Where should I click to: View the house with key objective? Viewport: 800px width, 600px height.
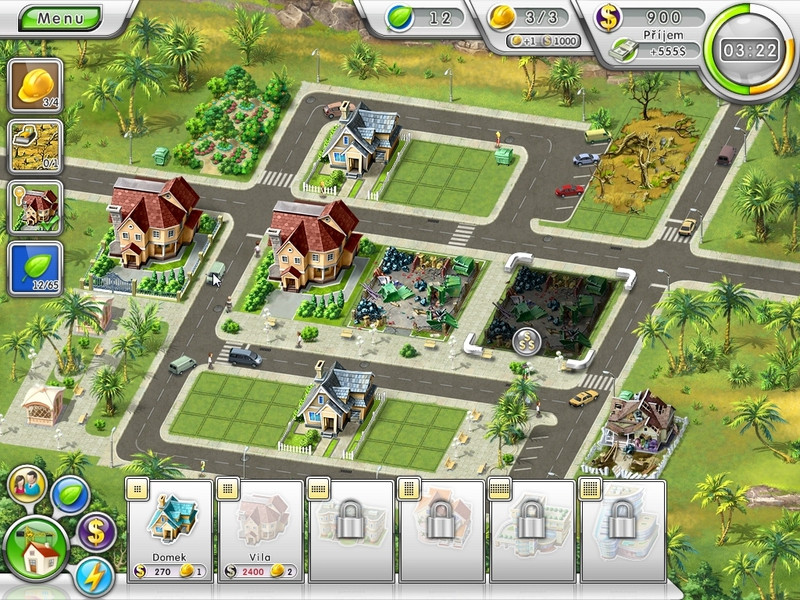click(36, 207)
